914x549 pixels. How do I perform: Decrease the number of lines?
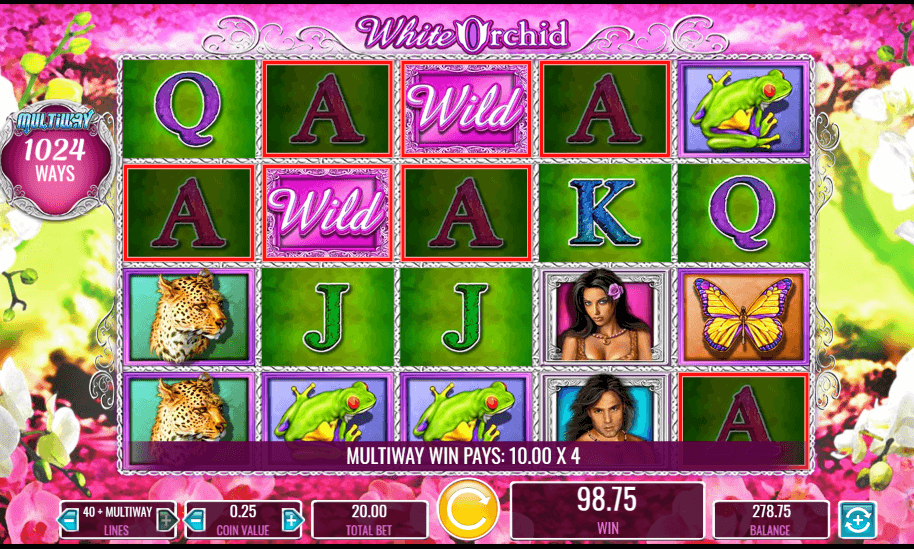[x=69, y=520]
